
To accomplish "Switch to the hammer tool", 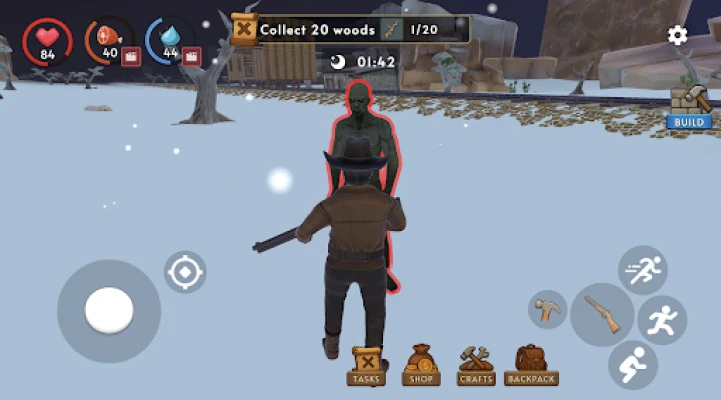I will 547,309.
